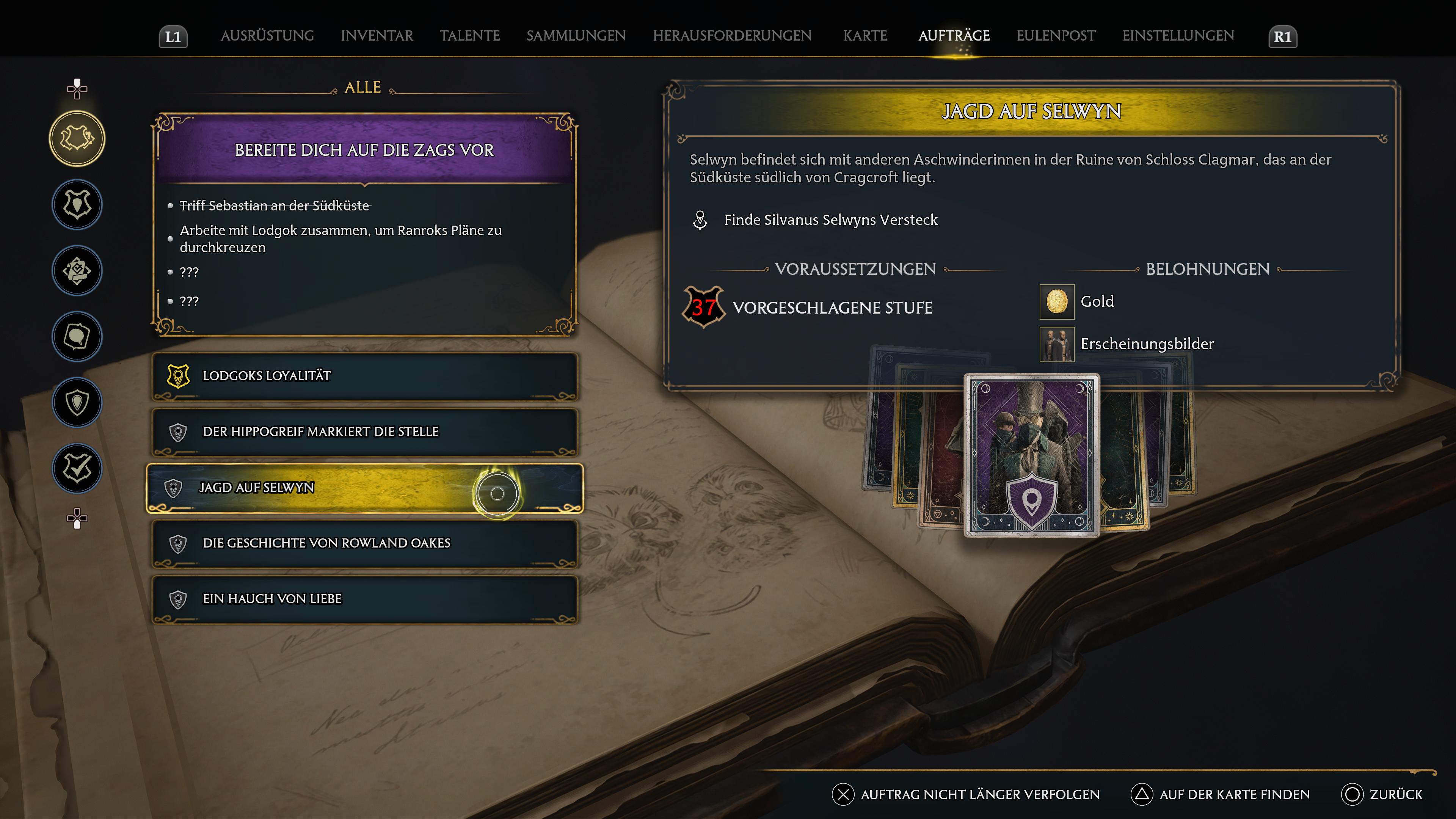
Task: Open the Eulenpost tab
Action: pos(1056,36)
